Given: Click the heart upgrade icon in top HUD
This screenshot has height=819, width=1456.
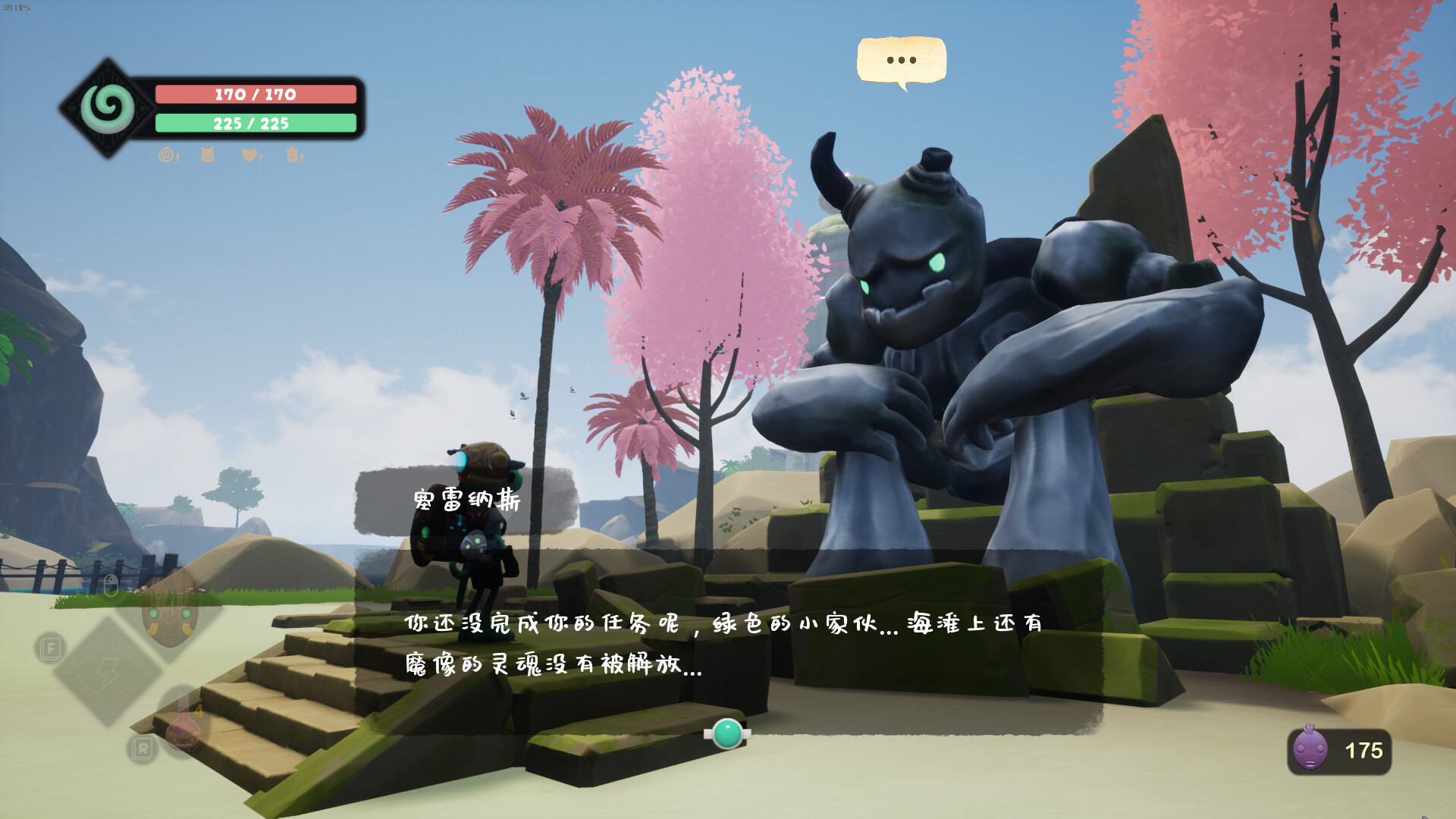Looking at the screenshot, I should [249, 155].
